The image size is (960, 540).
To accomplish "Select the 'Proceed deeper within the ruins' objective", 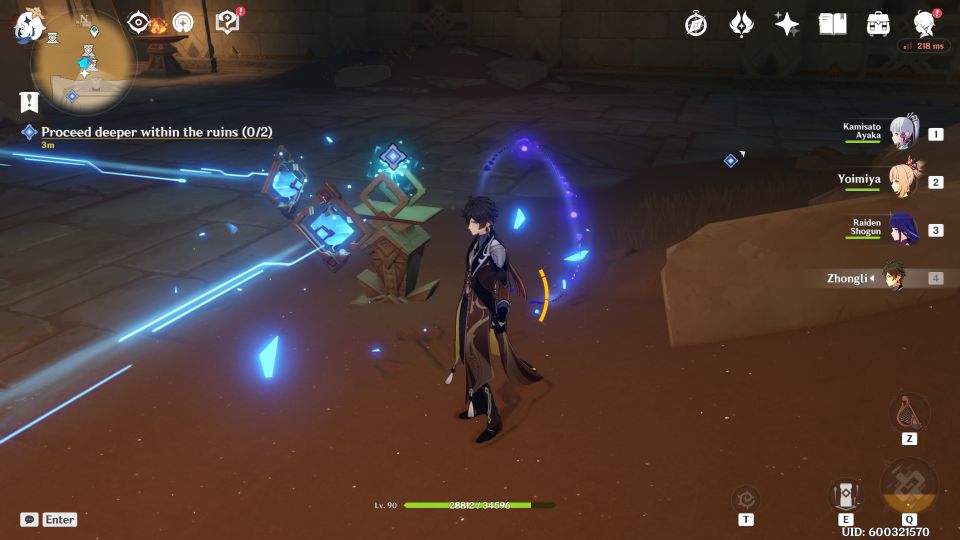I will (x=156, y=132).
